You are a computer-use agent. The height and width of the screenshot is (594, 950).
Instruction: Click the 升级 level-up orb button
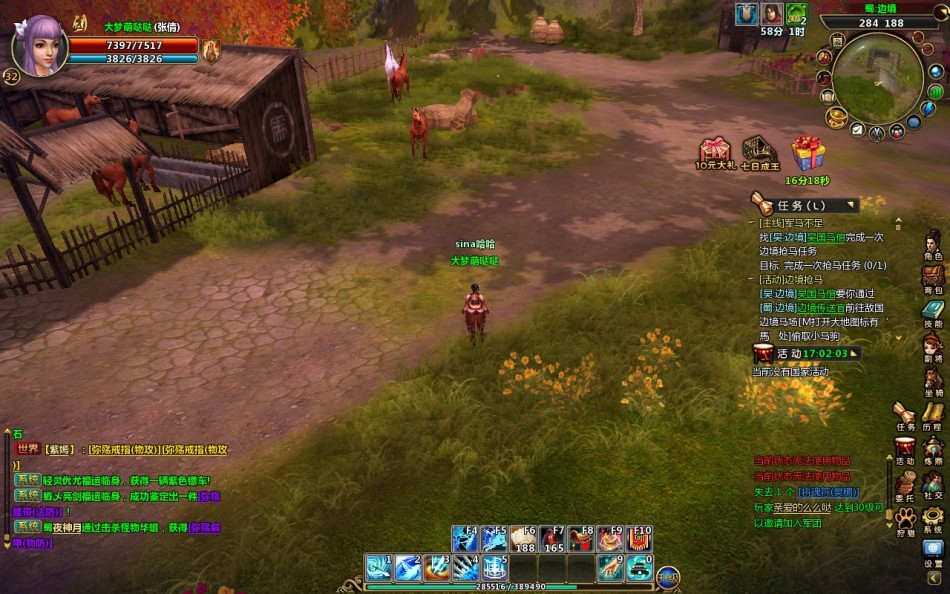pos(668,575)
